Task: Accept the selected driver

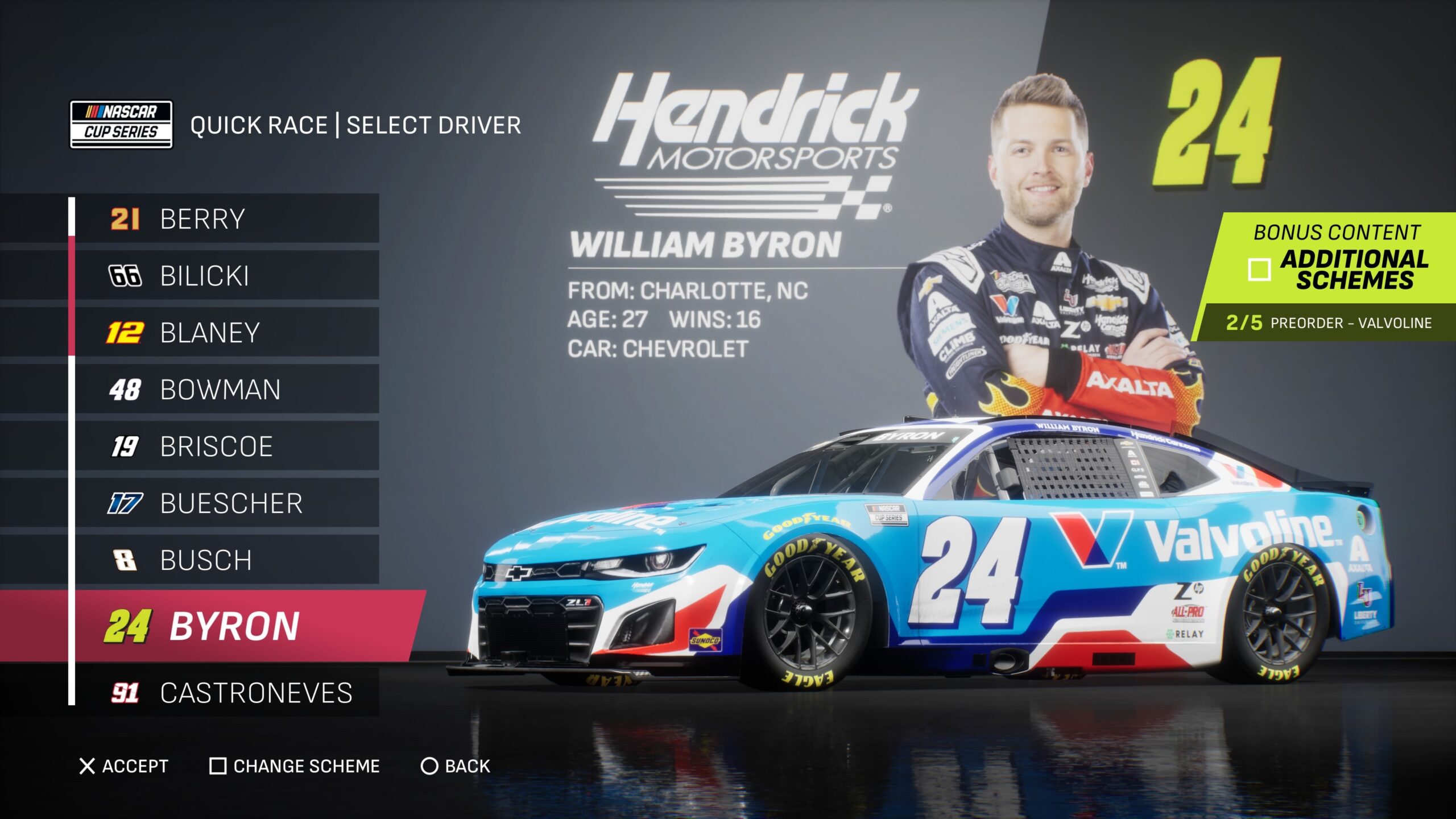Action: [124, 766]
